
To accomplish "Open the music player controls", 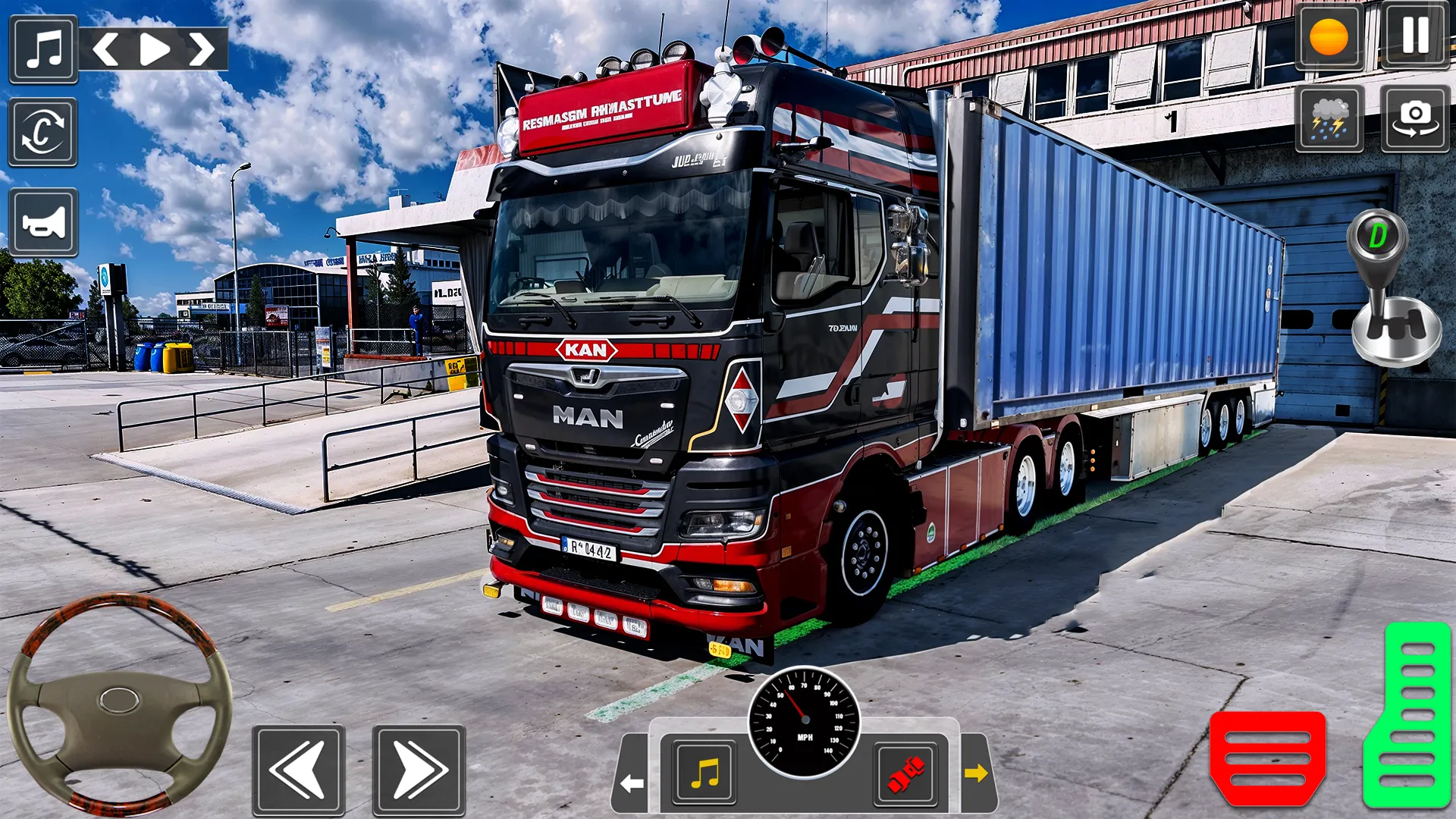I will click(43, 47).
